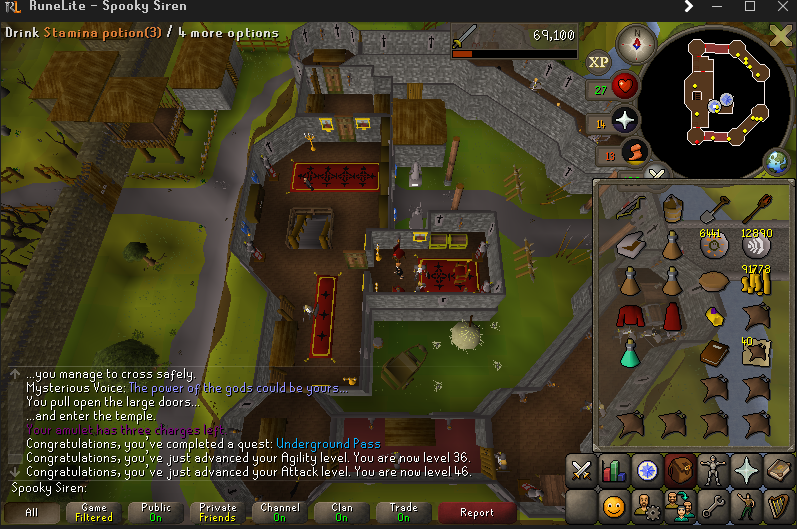797x529 pixels.
Task: Toggle the XP drops button
Action: pos(598,62)
